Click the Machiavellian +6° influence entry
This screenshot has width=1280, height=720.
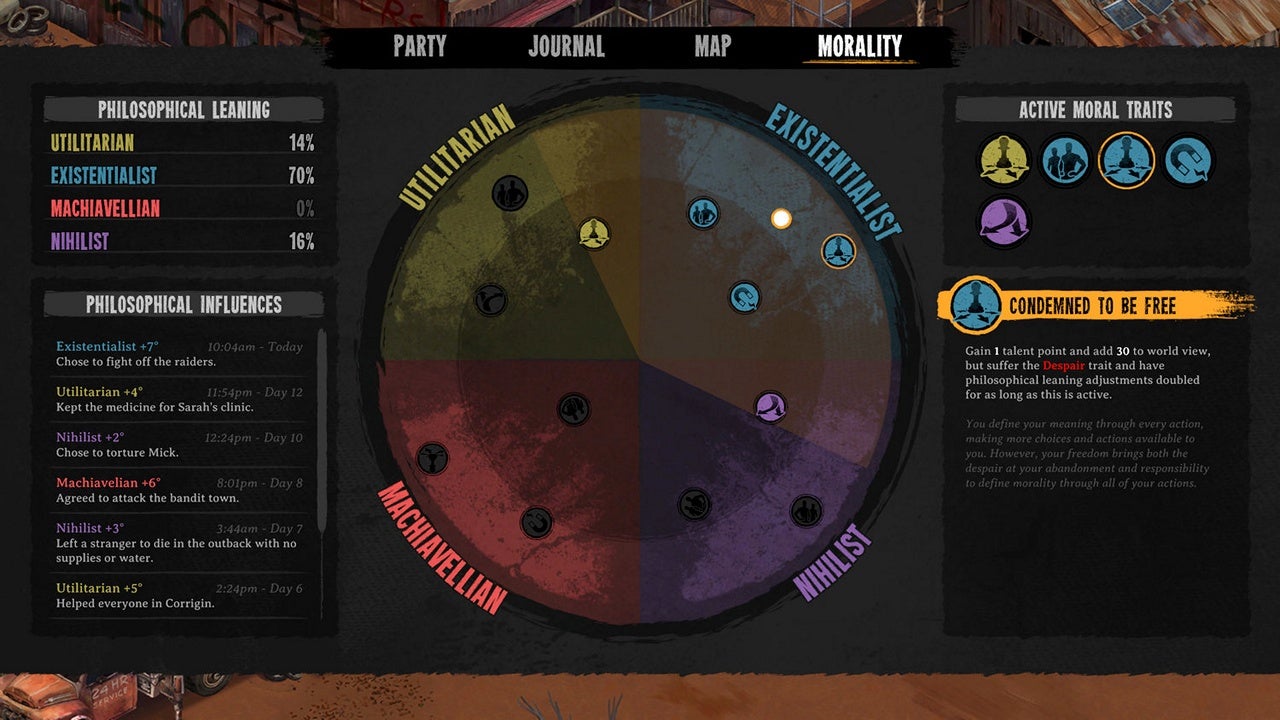point(178,490)
